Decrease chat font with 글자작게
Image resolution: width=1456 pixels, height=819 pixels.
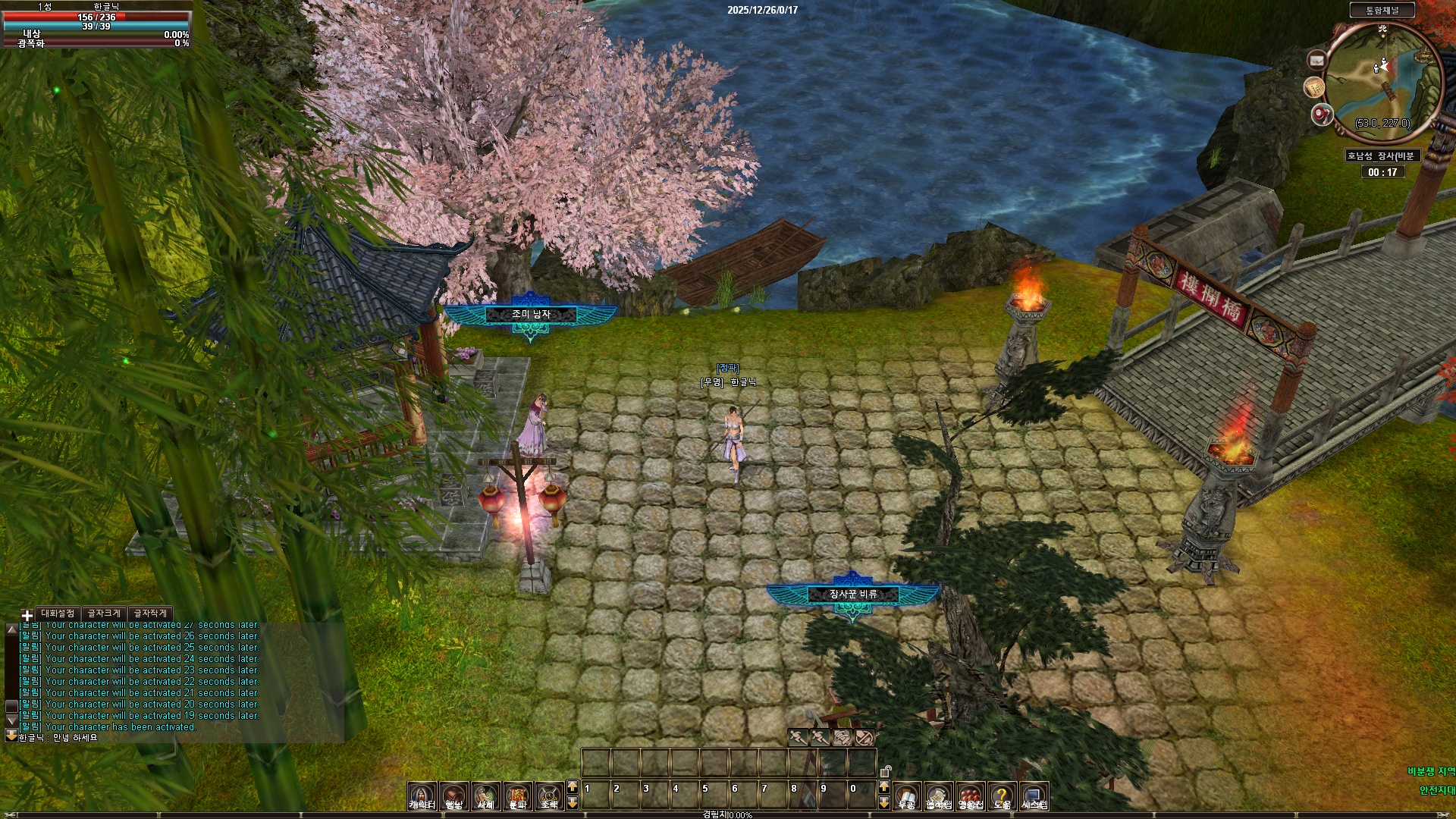point(150,613)
